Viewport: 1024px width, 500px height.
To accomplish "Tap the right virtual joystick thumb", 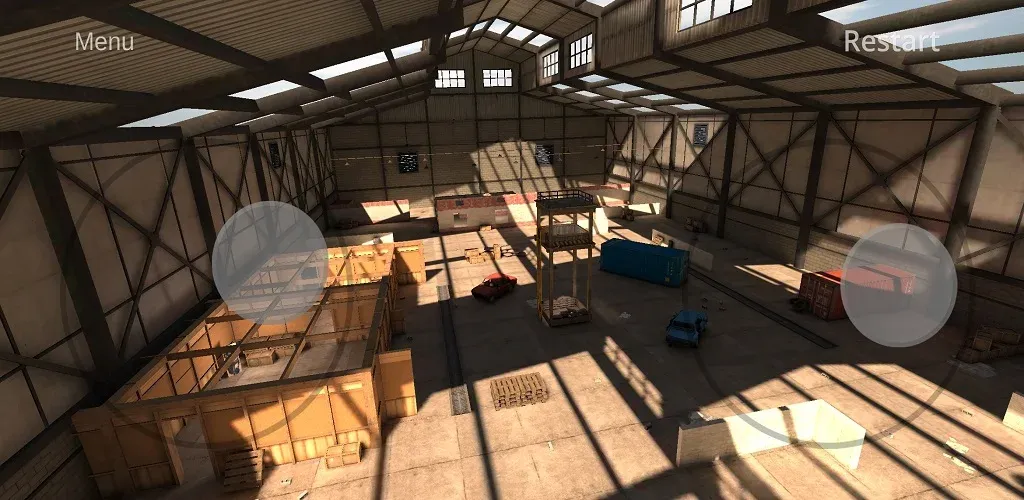I will 898,285.
